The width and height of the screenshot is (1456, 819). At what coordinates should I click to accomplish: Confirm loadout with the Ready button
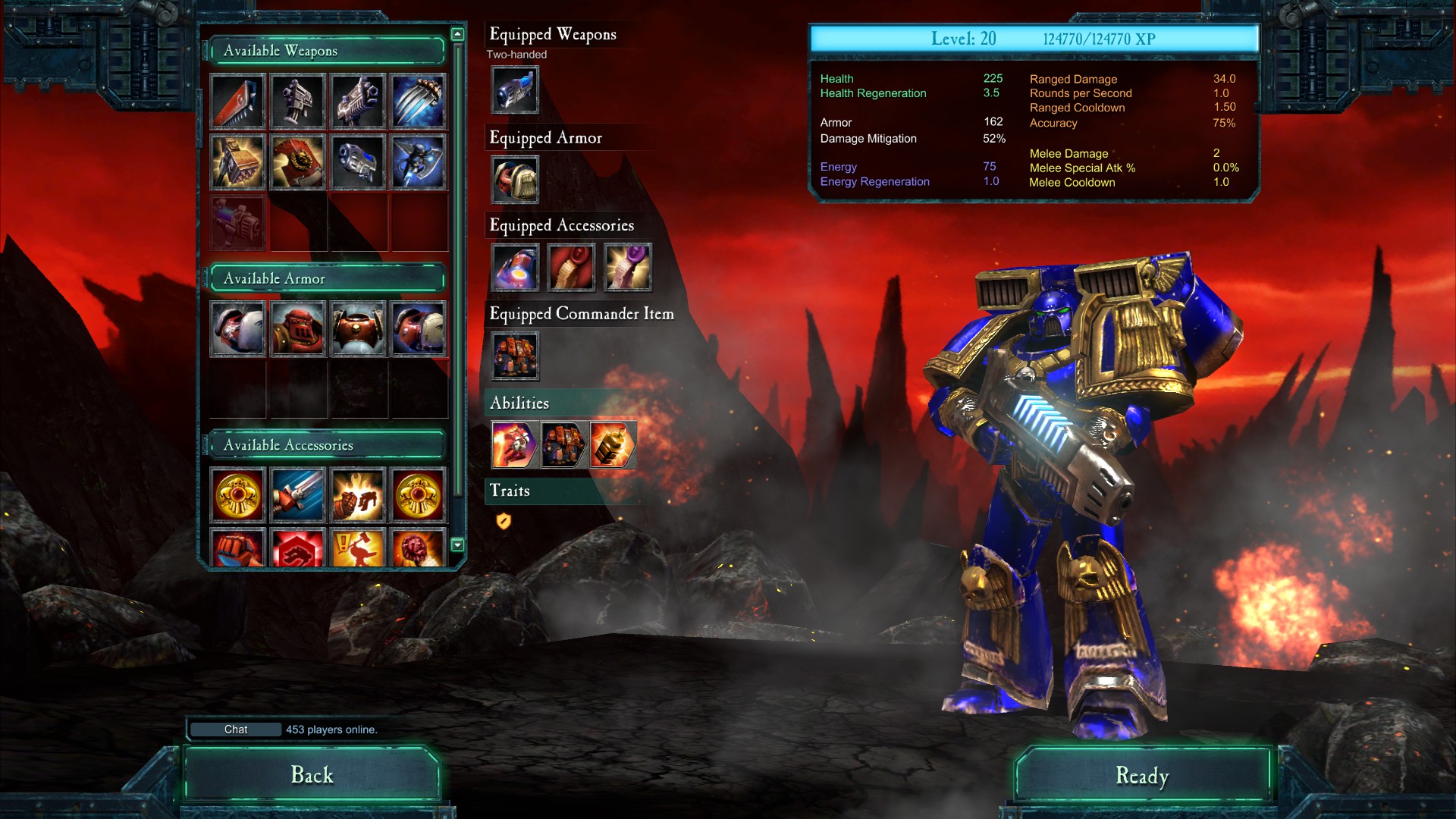[x=1142, y=775]
